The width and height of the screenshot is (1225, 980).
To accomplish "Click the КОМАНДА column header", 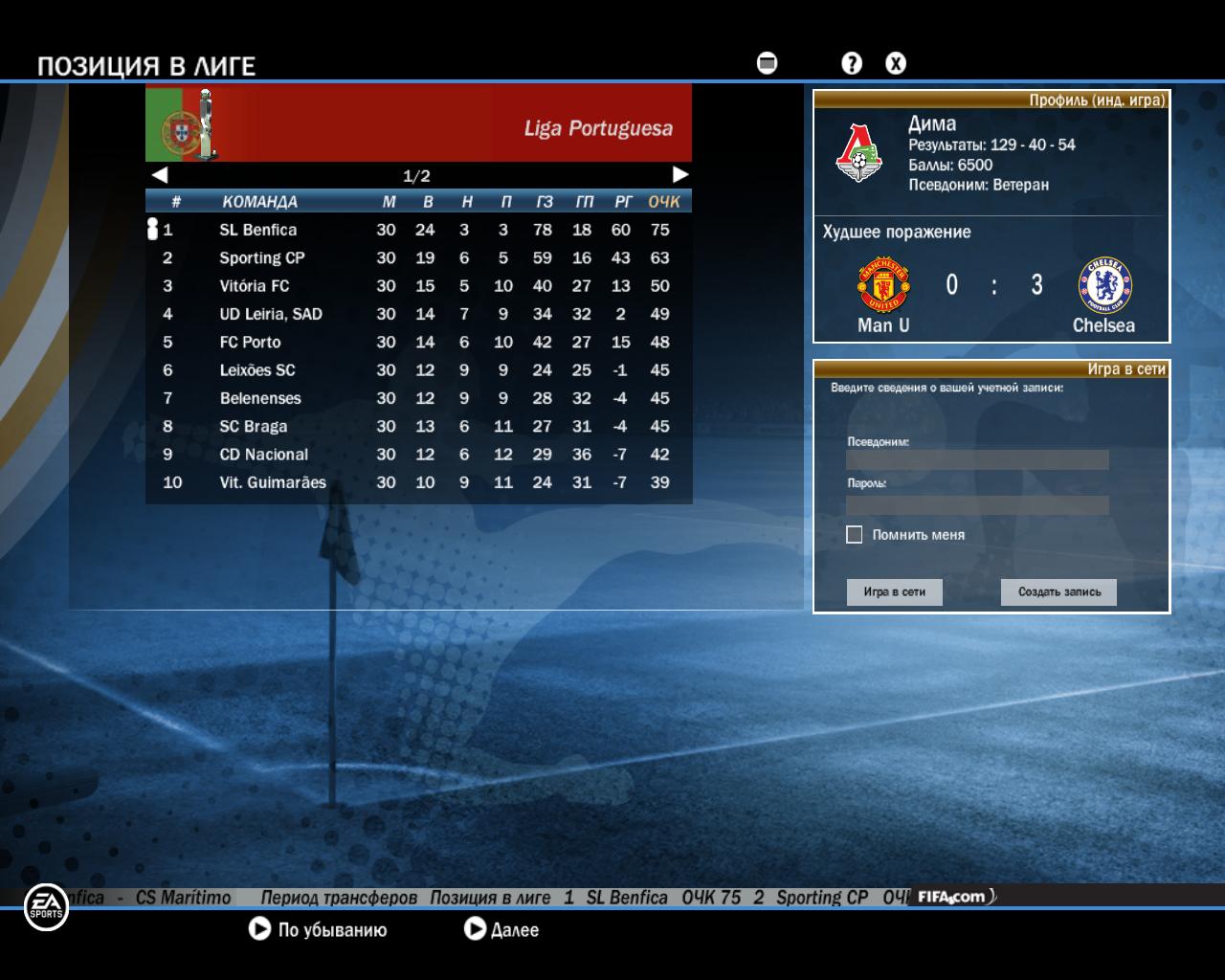I will click(259, 202).
